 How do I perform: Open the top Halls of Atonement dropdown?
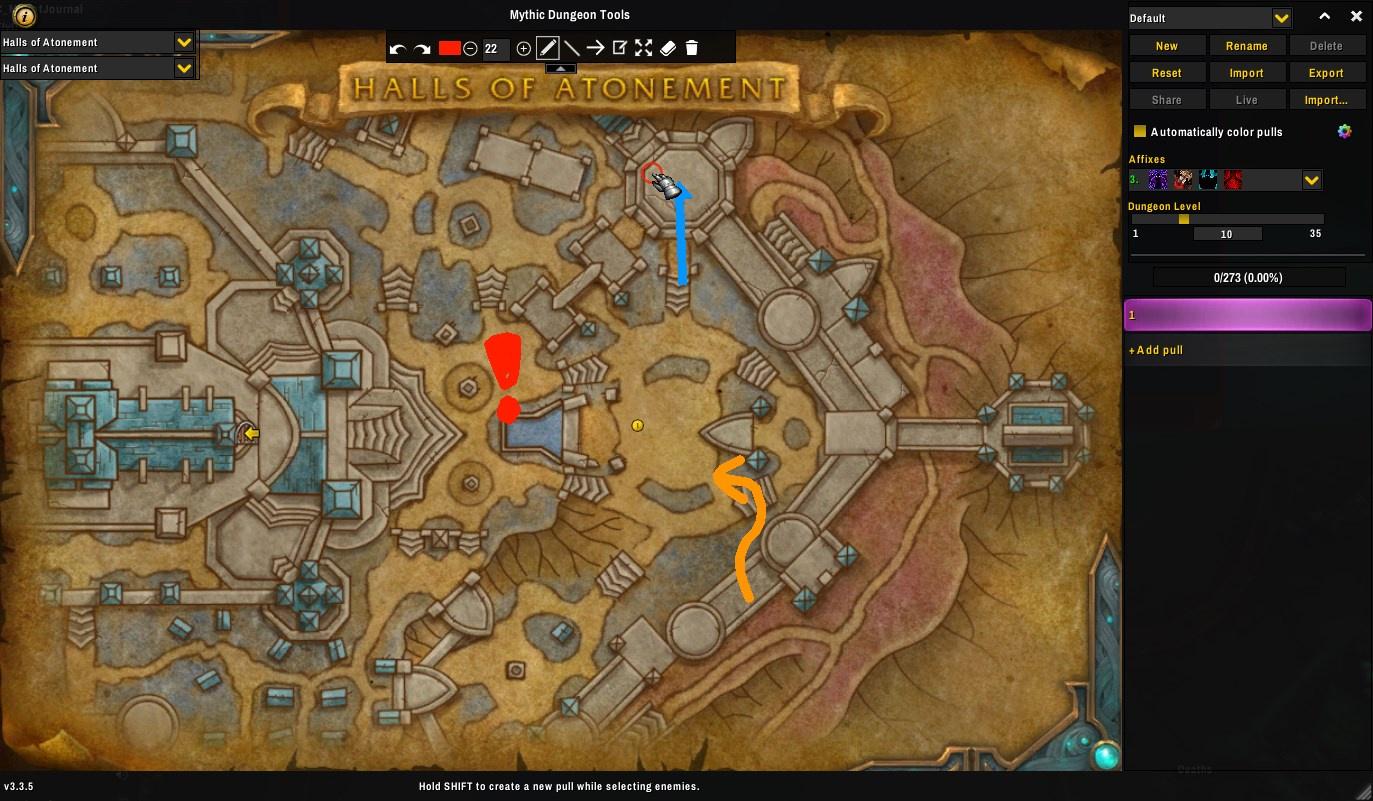[183, 42]
